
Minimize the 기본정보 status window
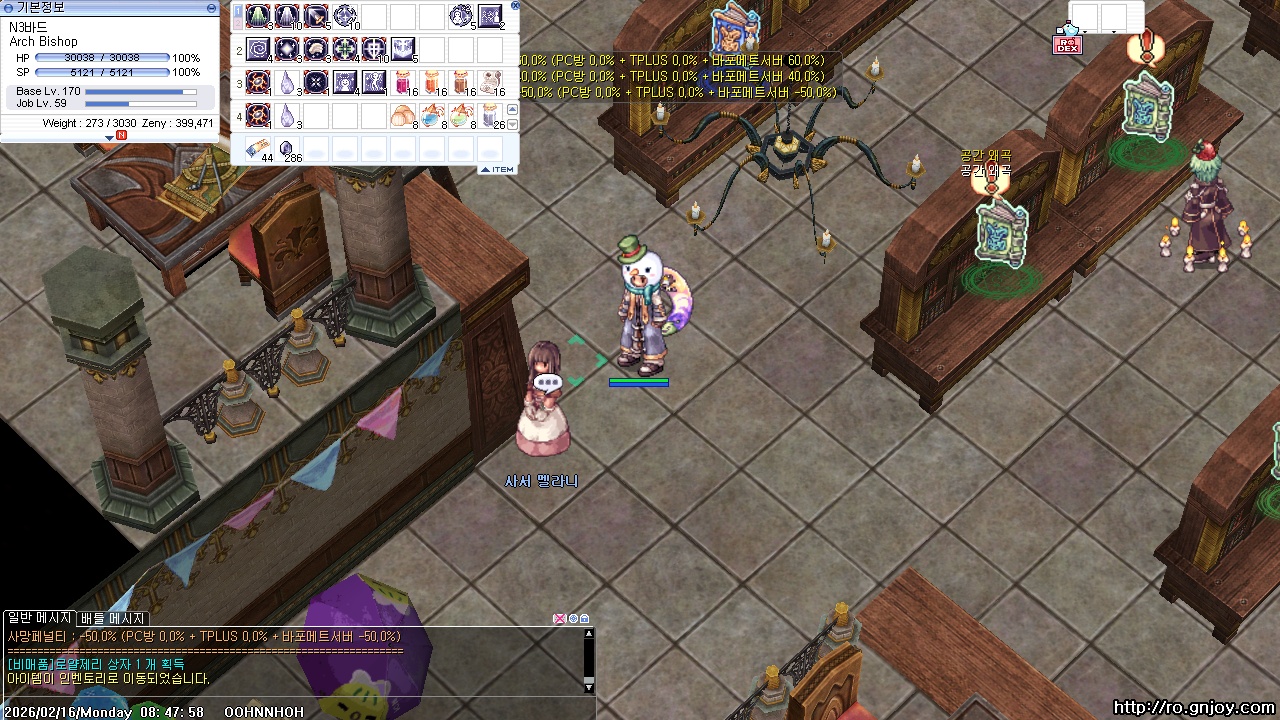point(211,7)
